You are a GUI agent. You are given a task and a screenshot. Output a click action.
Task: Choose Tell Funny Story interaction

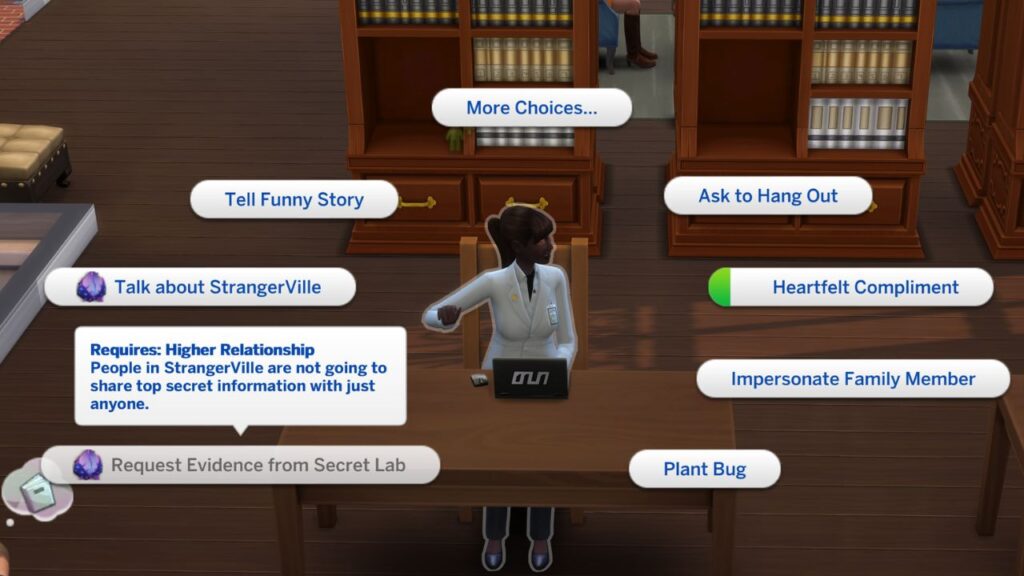(294, 199)
